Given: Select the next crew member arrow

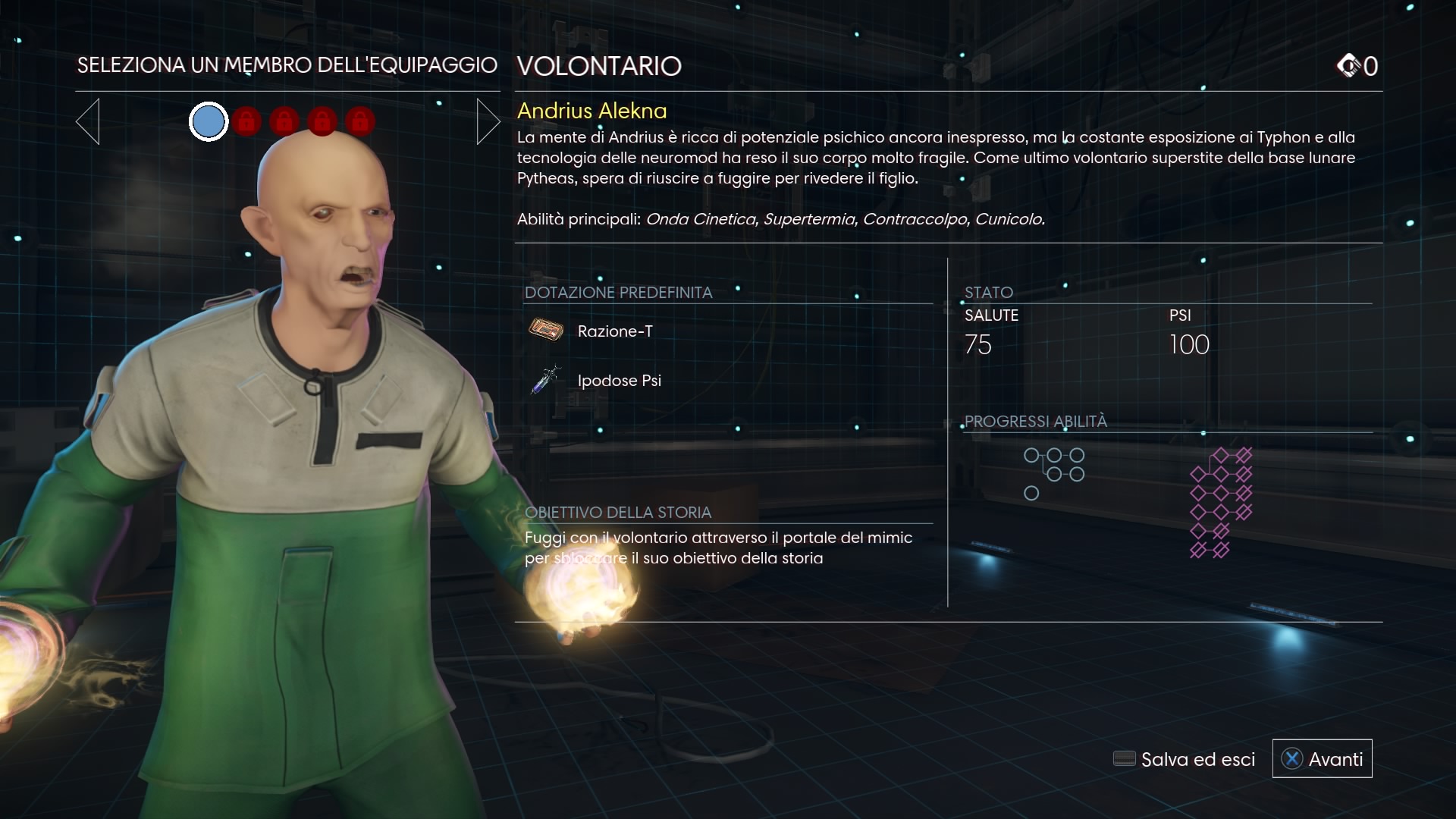Looking at the screenshot, I should [x=488, y=121].
